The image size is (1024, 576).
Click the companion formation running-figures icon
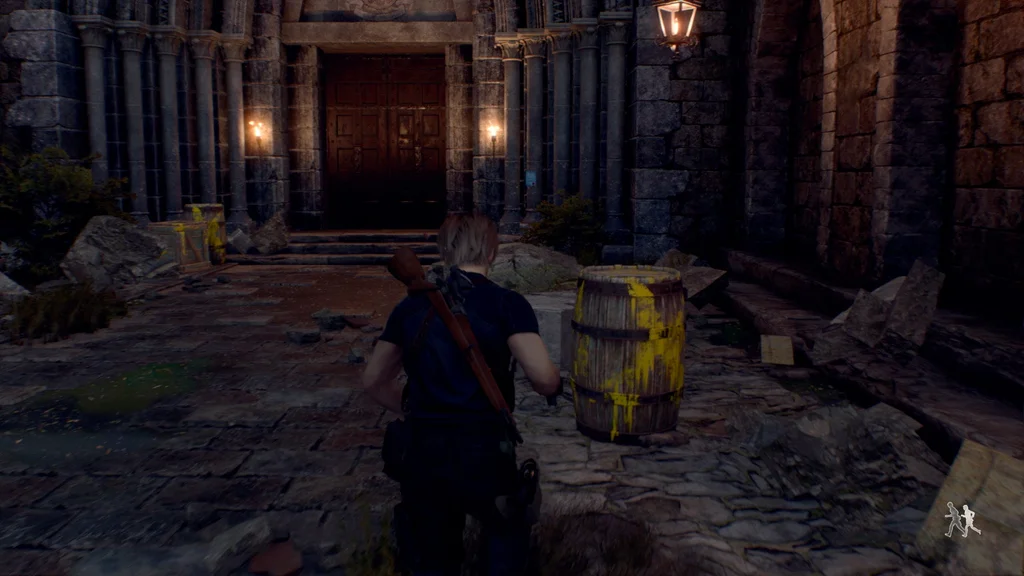pyautogui.click(x=962, y=519)
